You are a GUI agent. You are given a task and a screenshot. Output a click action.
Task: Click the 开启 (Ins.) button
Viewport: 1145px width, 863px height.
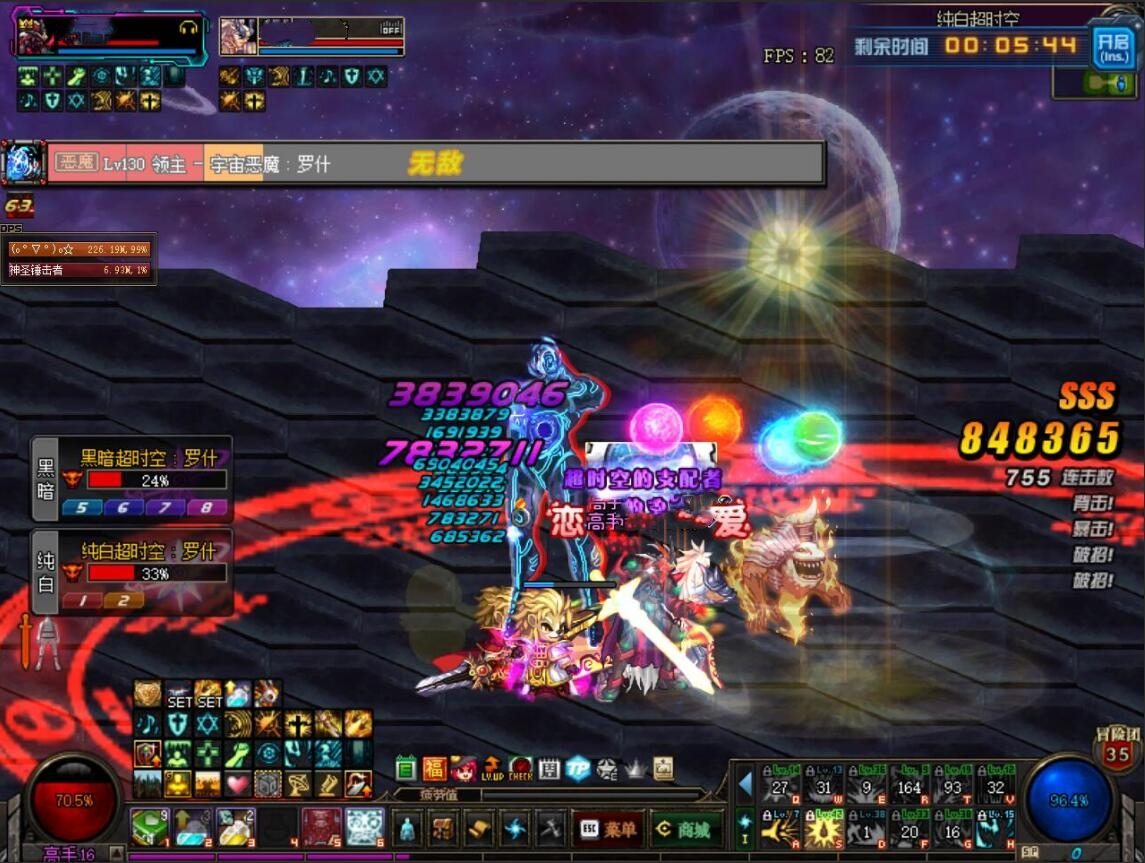tap(1111, 46)
